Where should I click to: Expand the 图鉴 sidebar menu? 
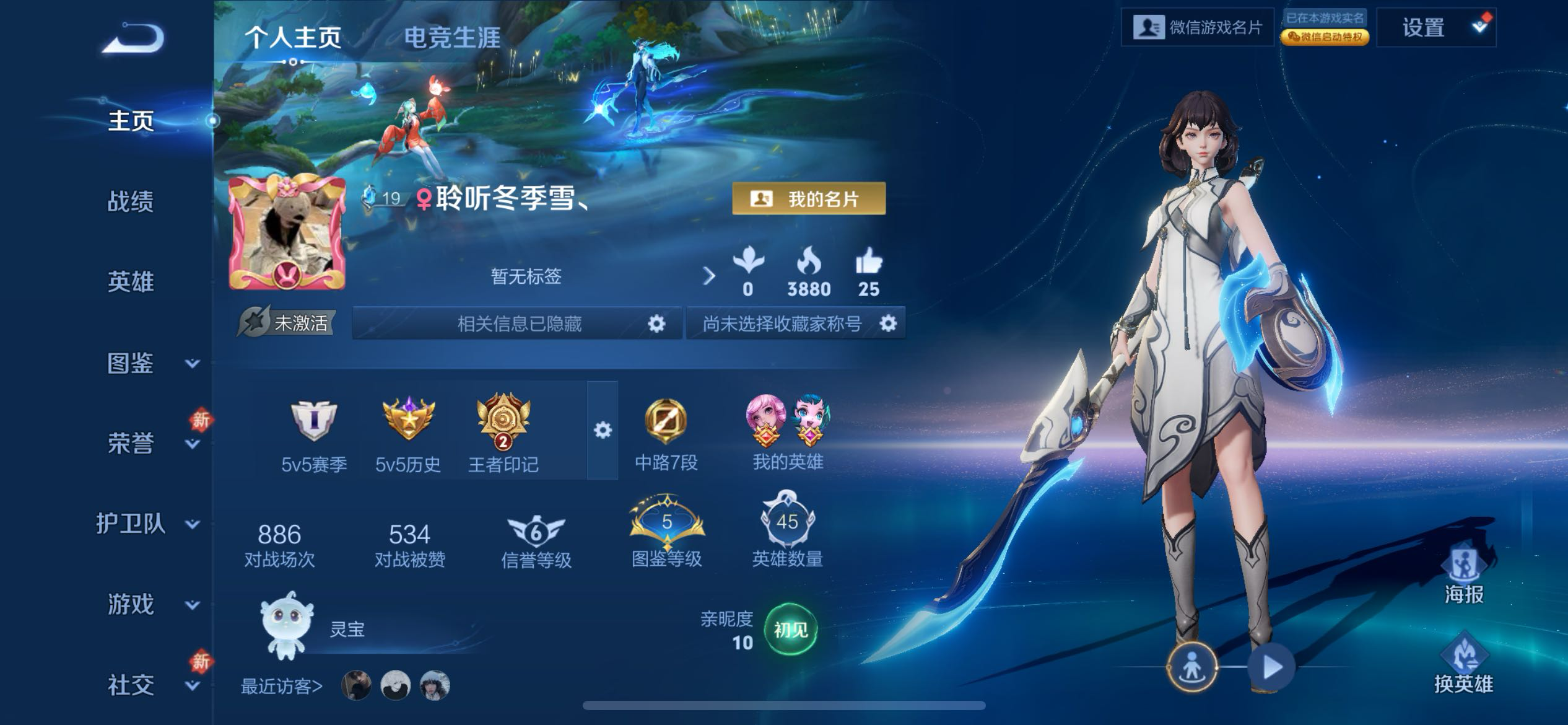tap(149, 363)
